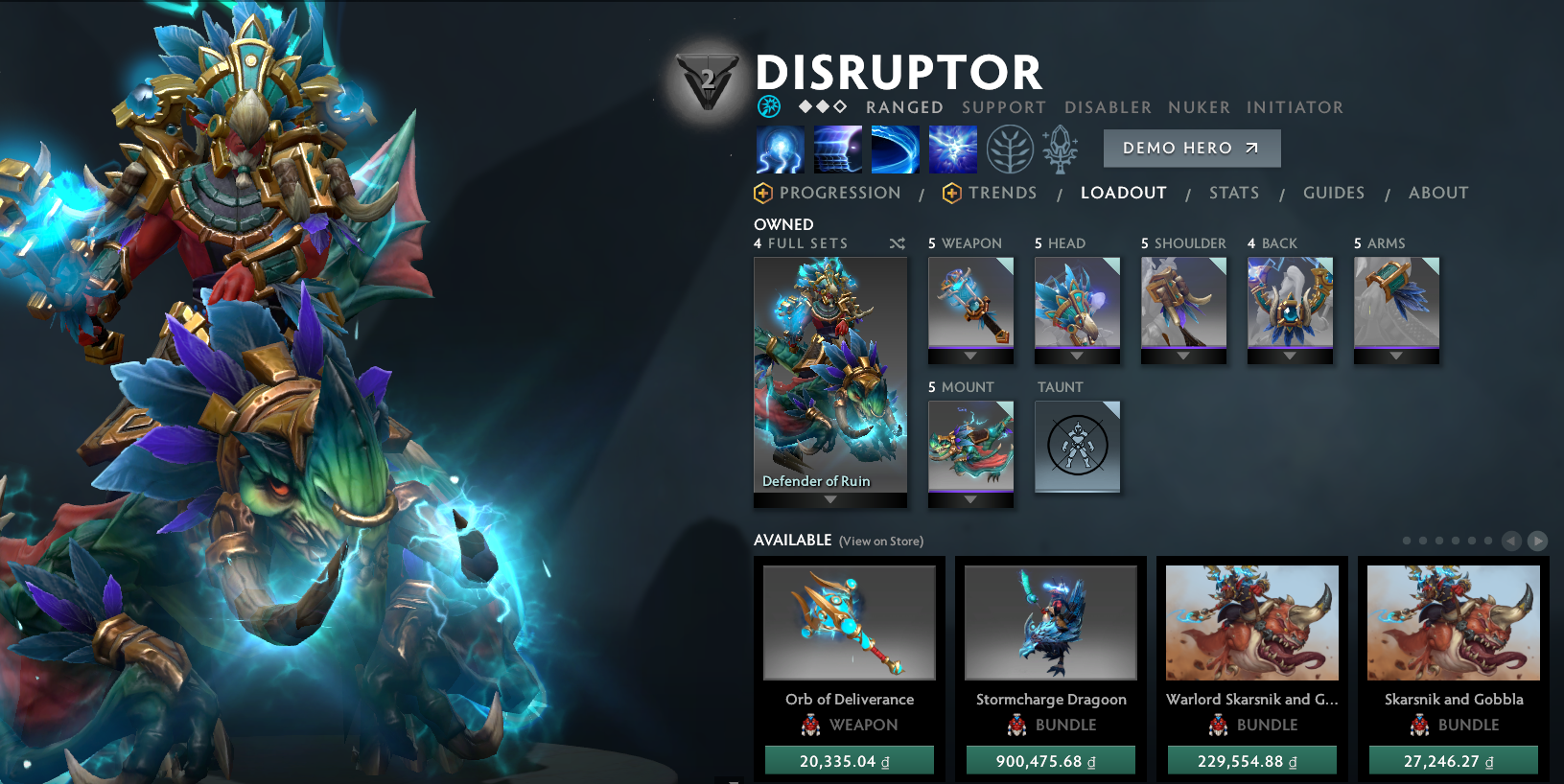Click the Static Storm ultimate icon
The image size is (1564, 784).
click(x=951, y=149)
